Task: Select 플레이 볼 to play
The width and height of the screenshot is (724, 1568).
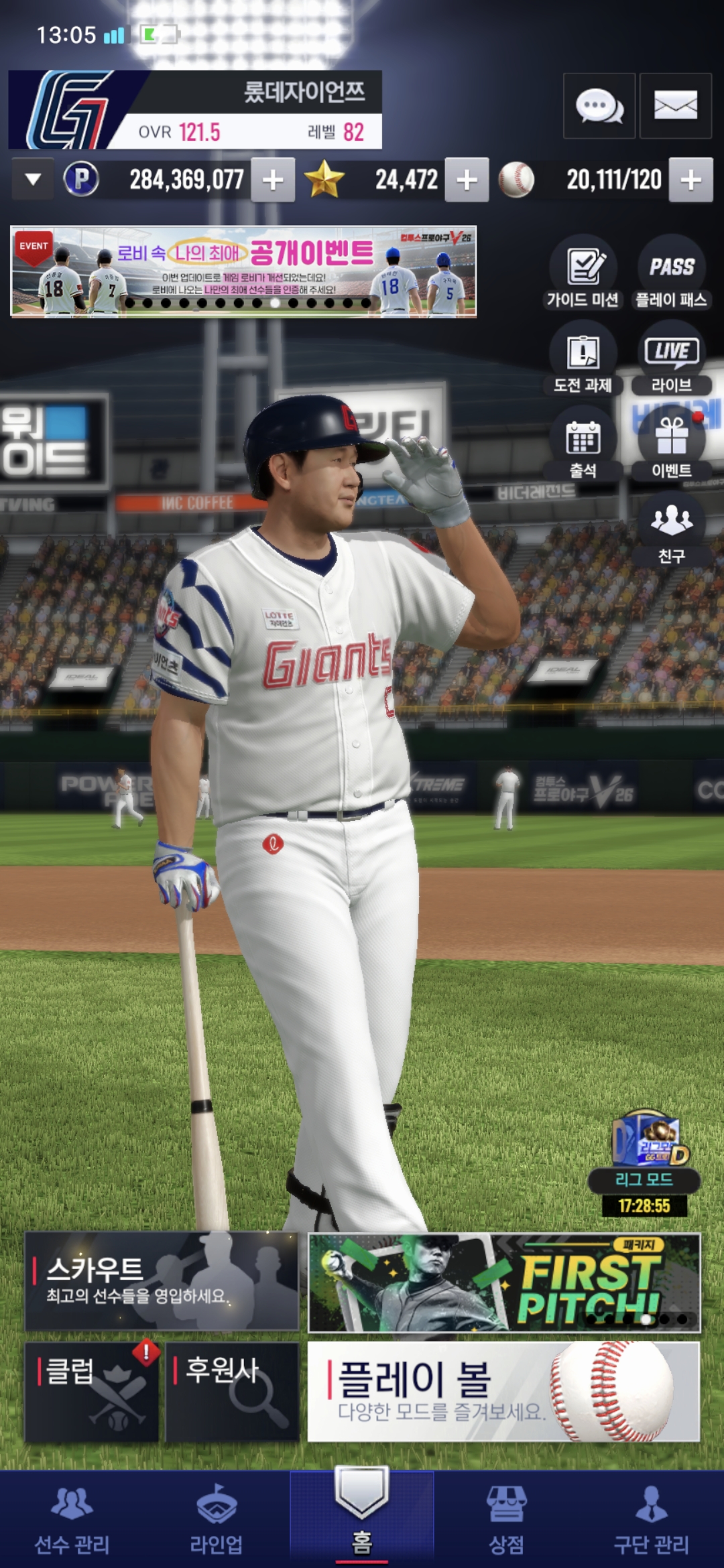Action: click(x=503, y=1392)
